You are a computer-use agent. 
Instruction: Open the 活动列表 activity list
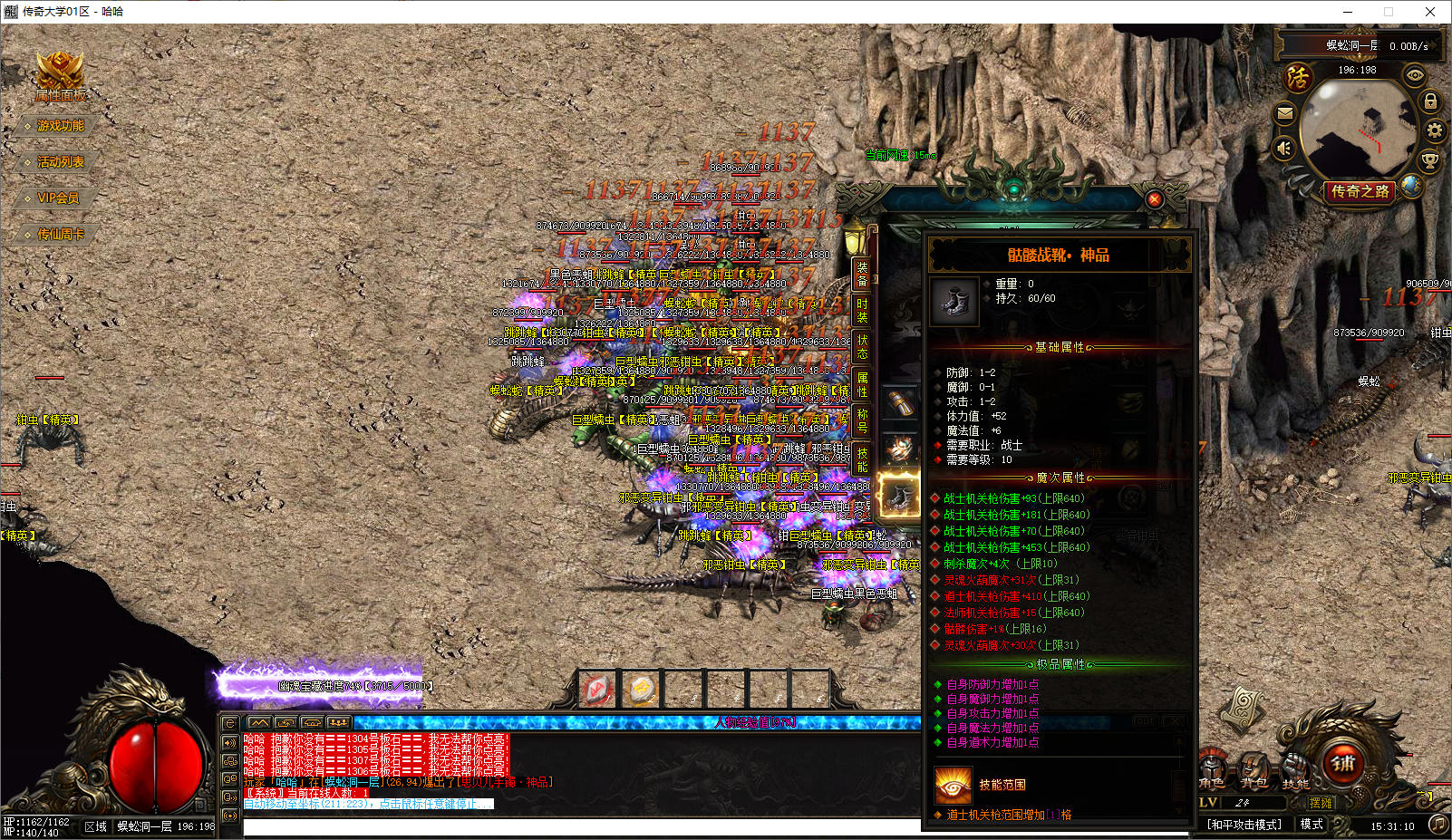pos(60,162)
